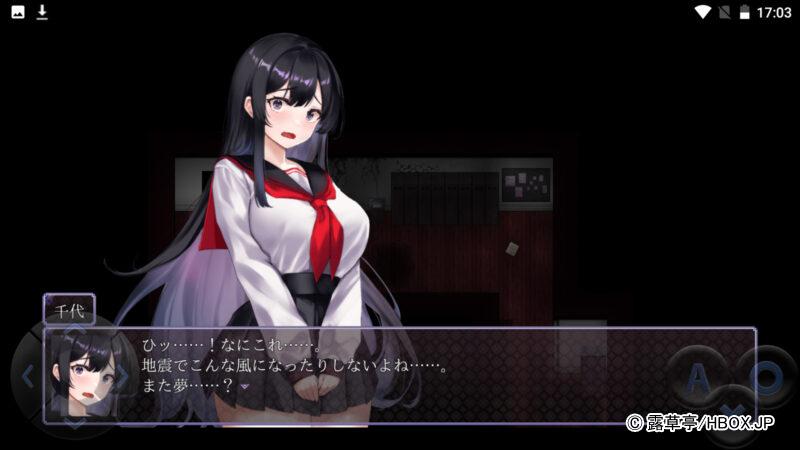The width and height of the screenshot is (800, 450).
Task: Tap the virtual O button
Action: 767,375
